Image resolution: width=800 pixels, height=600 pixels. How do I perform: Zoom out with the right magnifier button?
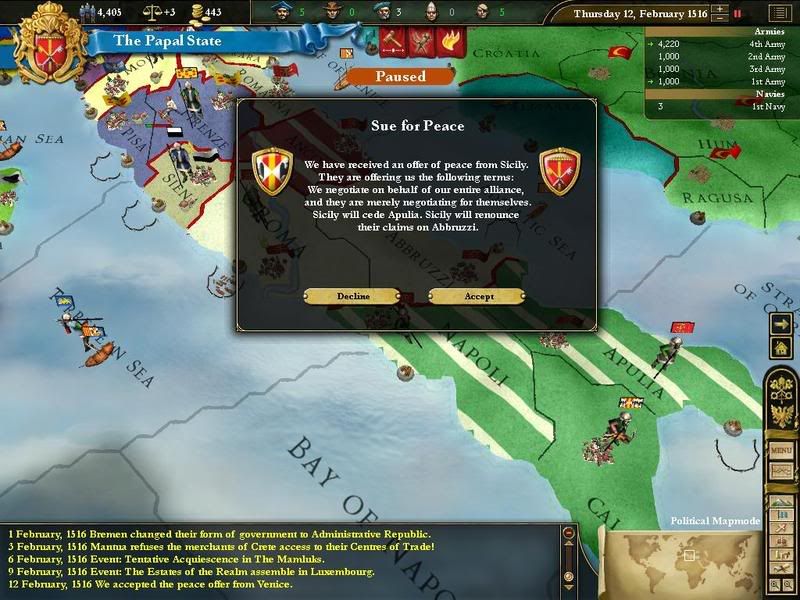tap(789, 584)
